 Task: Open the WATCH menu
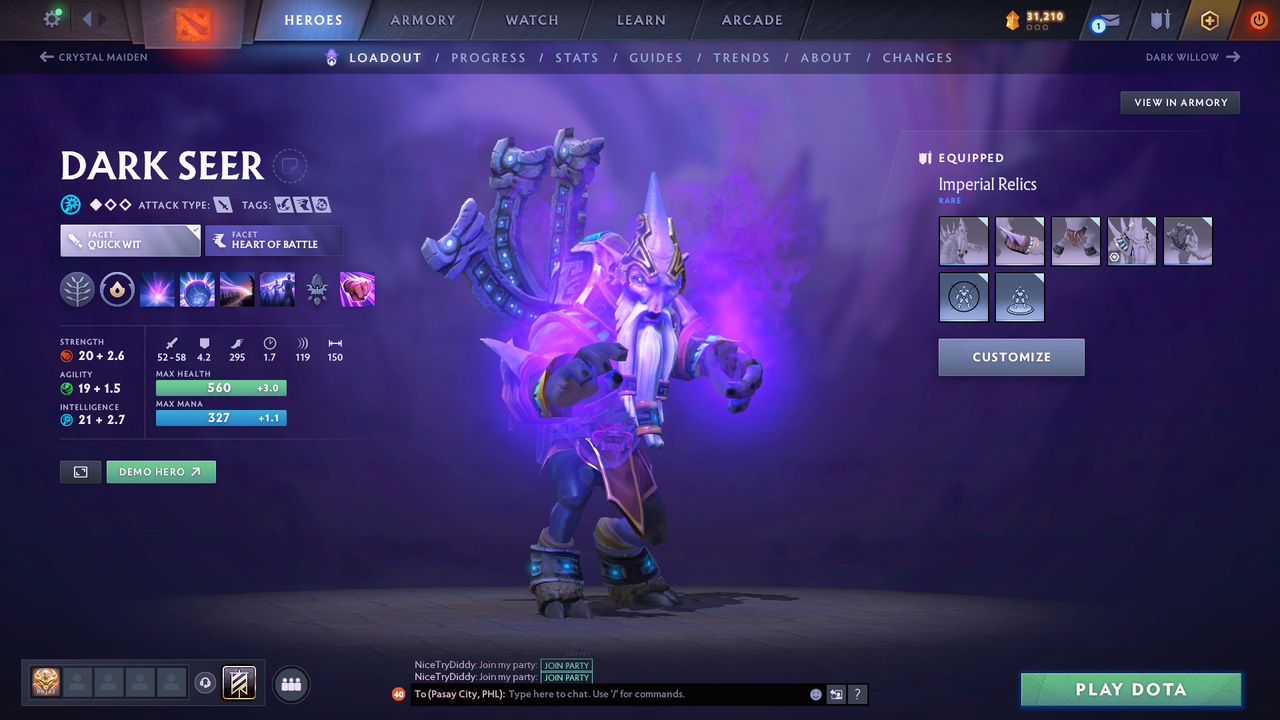[x=531, y=19]
